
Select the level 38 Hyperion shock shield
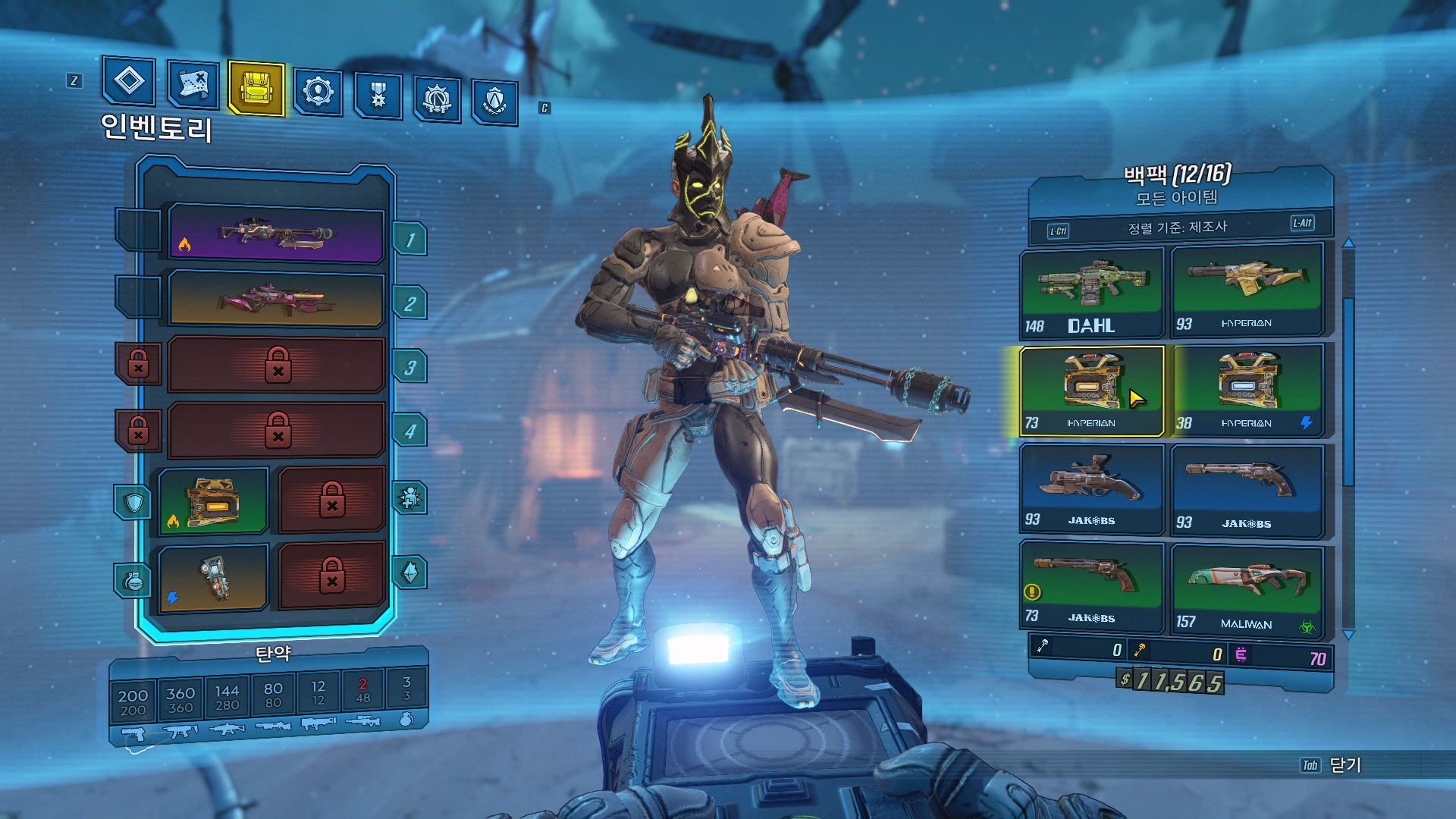click(1247, 391)
